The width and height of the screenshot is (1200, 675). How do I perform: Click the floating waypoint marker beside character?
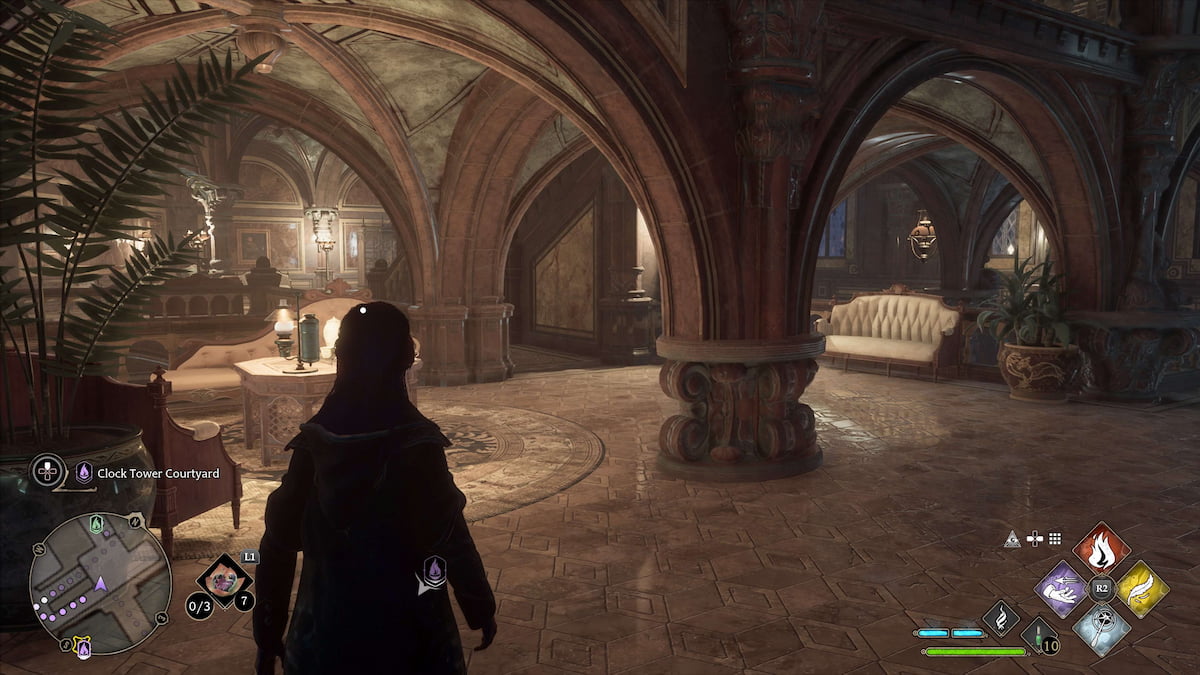pos(435,571)
